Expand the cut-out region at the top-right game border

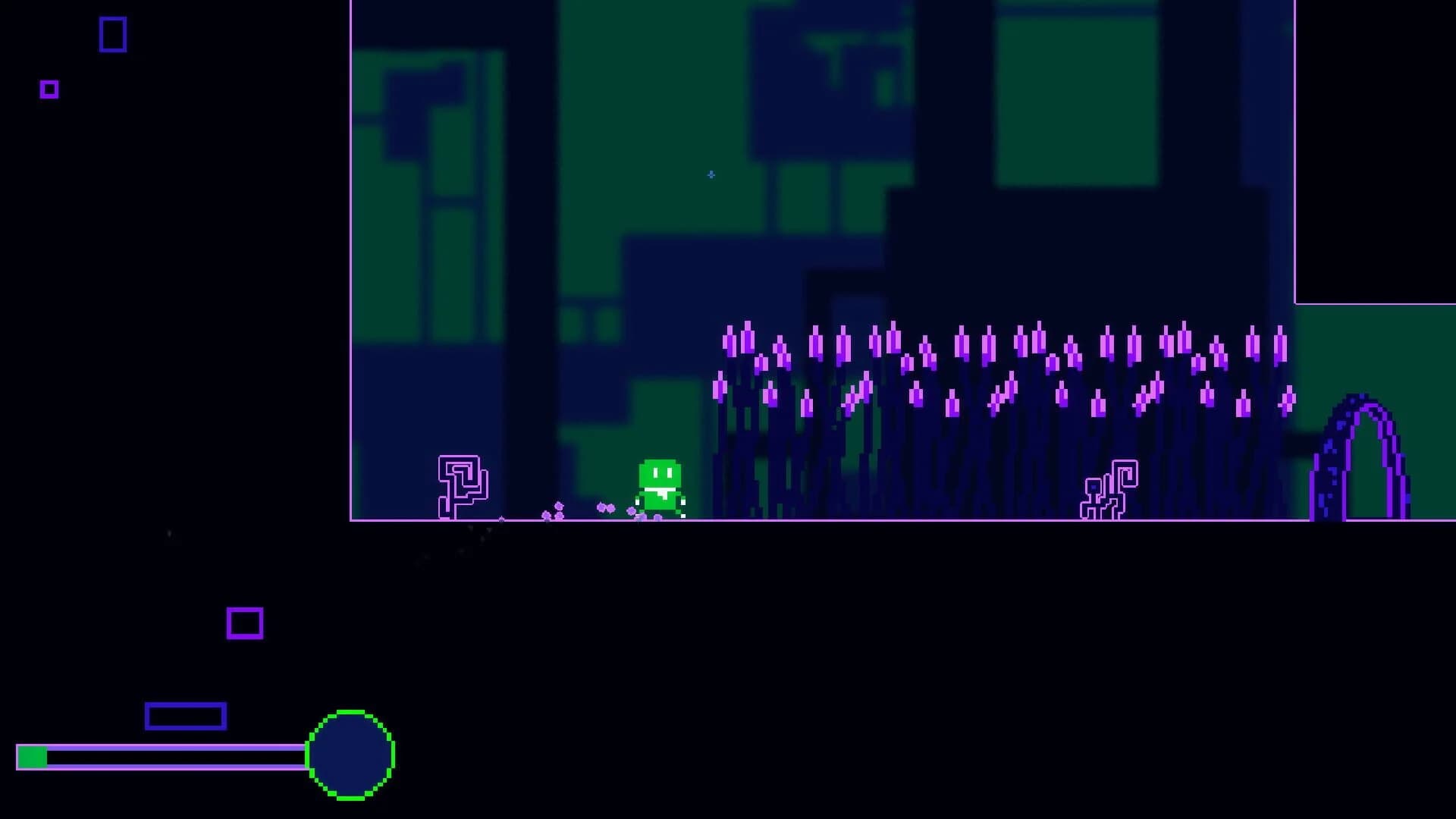point(1376,152)
